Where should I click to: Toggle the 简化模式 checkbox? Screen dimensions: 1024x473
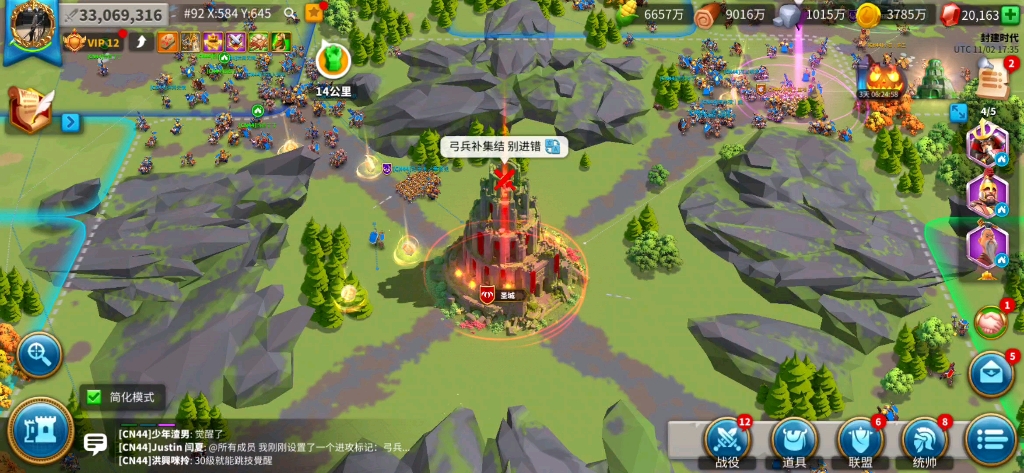pyautogui.click(x=93, y=397)
